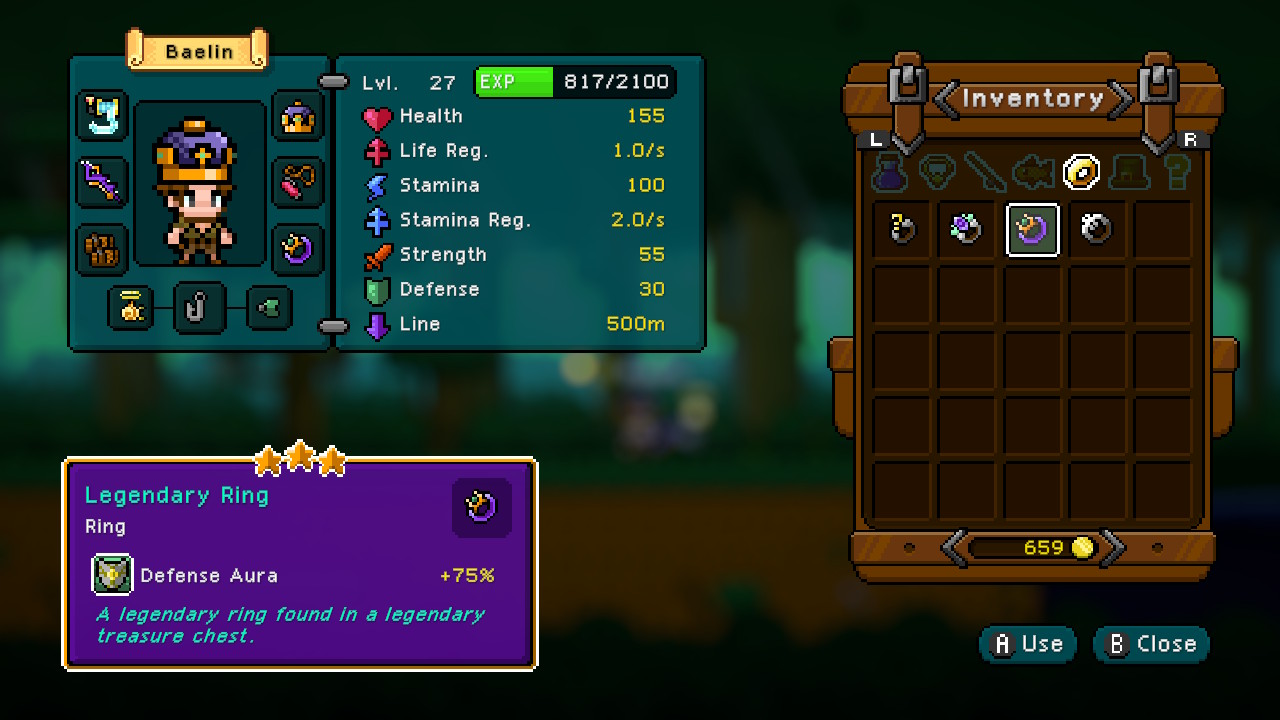Select the equipped crown hat slot
The image size is (1280, 720).
tap(297, 120)
